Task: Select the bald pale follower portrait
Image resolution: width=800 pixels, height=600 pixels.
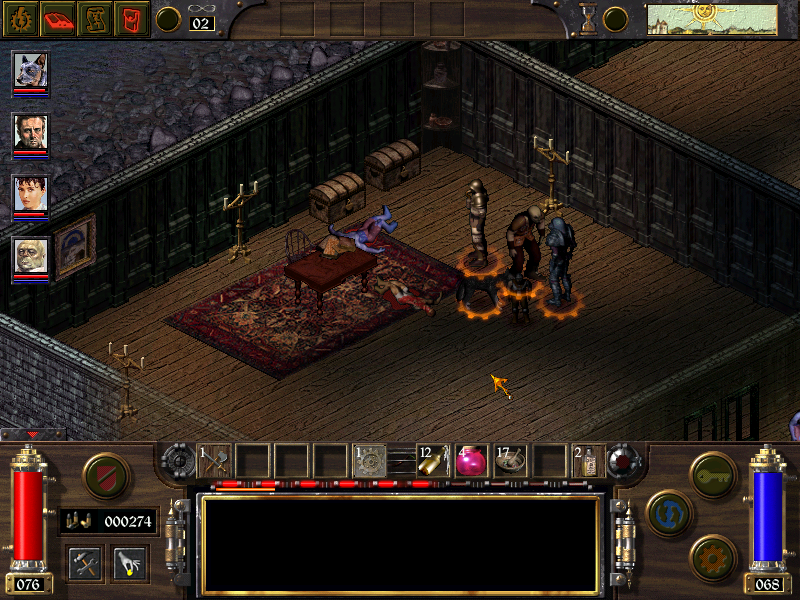Action: coord(30,256)
